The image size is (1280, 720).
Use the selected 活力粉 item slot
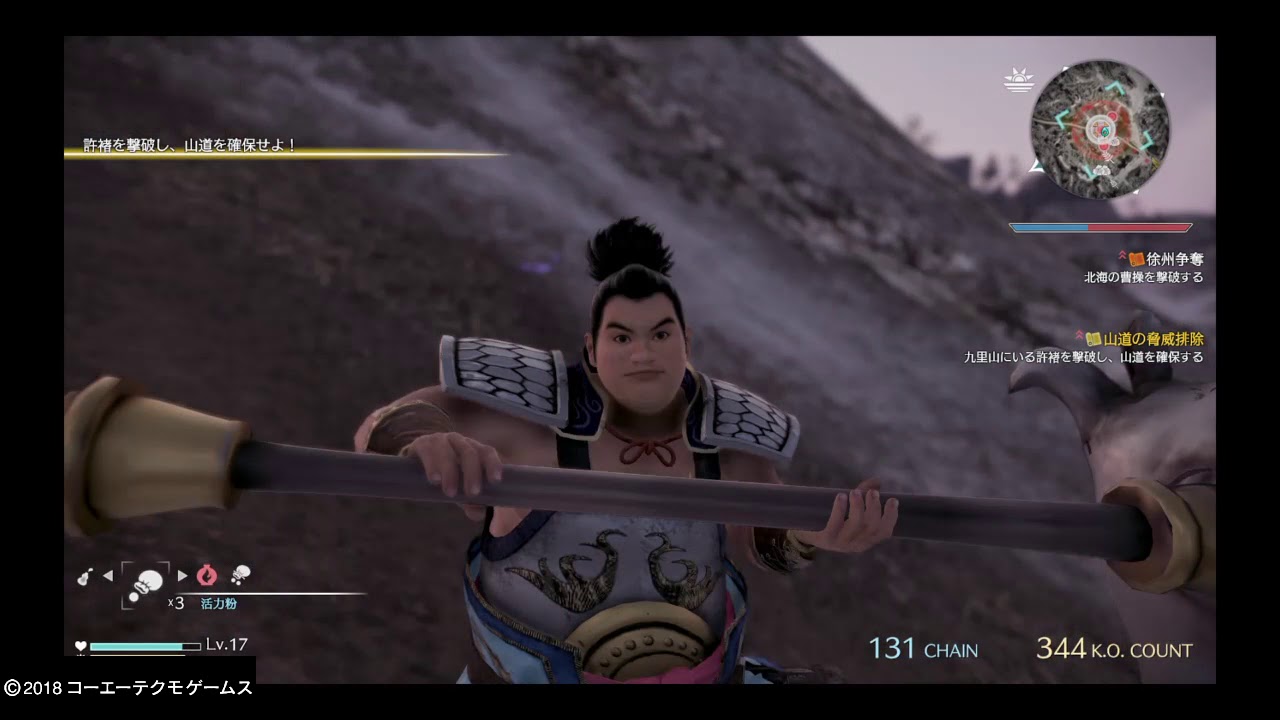click(x=146, y=582)
